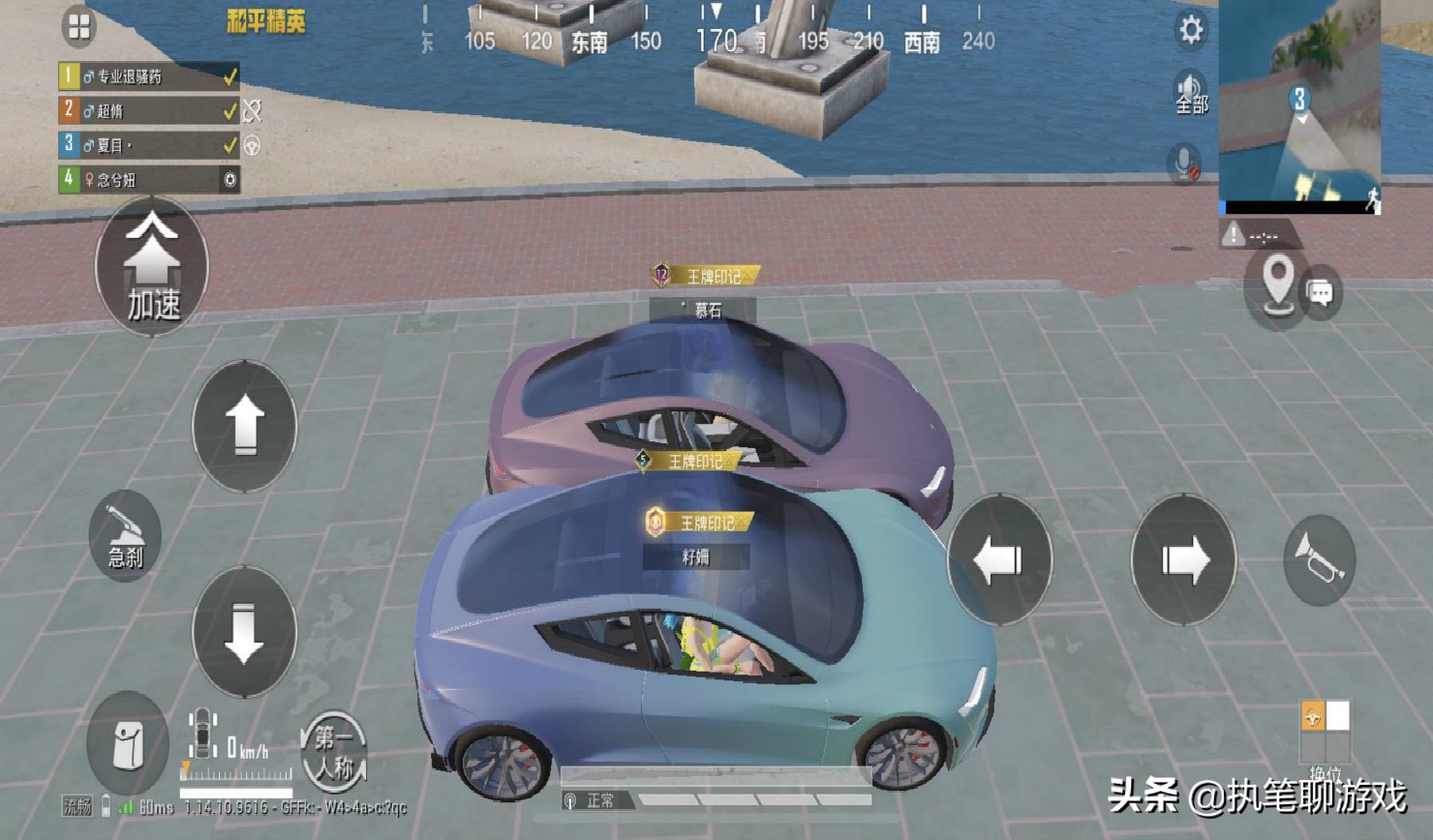Image resolution: width=1433 pixels, height=840 pixels.
Task: Honk the car horn
Action: (1319, 559)
